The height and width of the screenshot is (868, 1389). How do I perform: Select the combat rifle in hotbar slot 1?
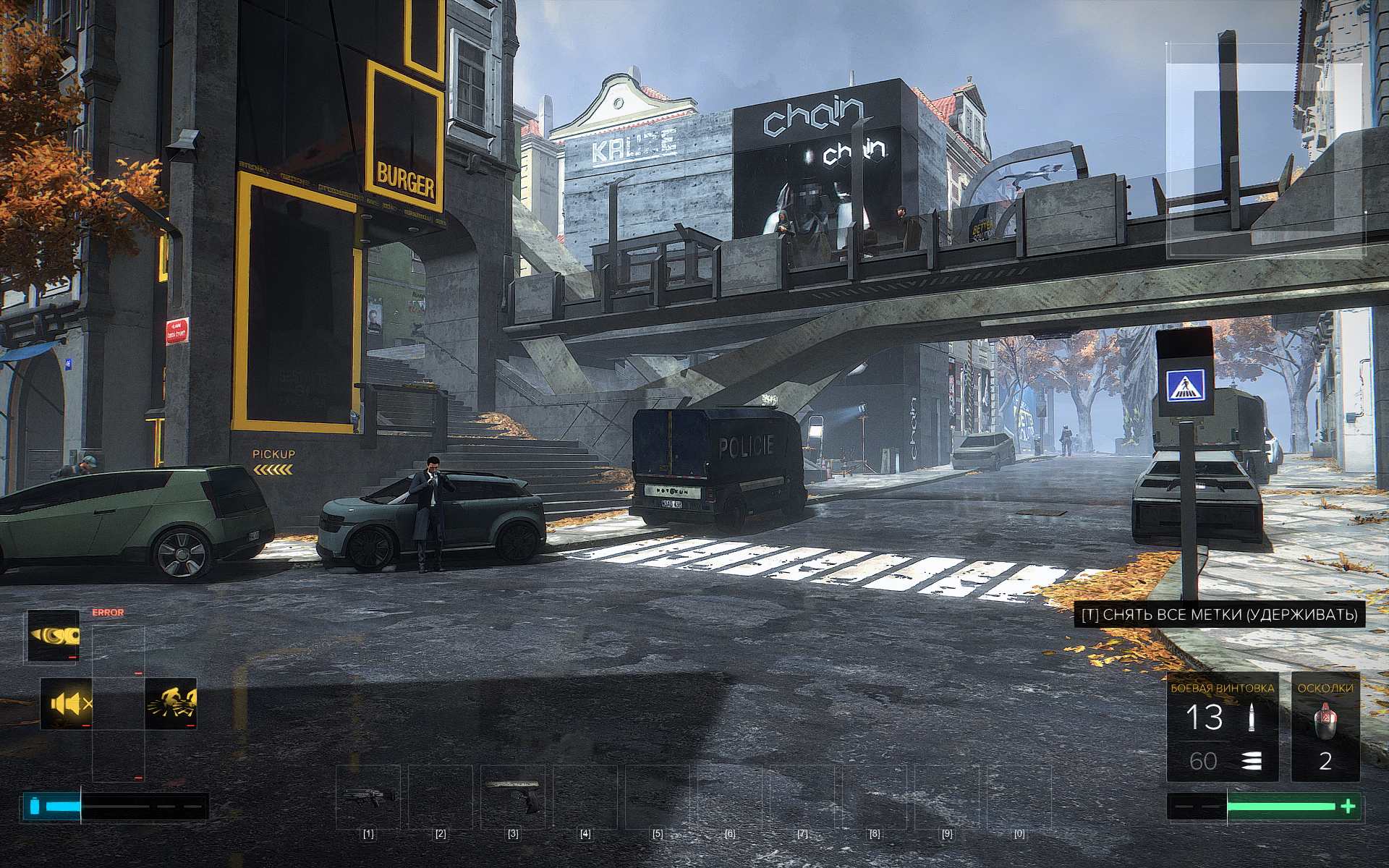[368, 796]
